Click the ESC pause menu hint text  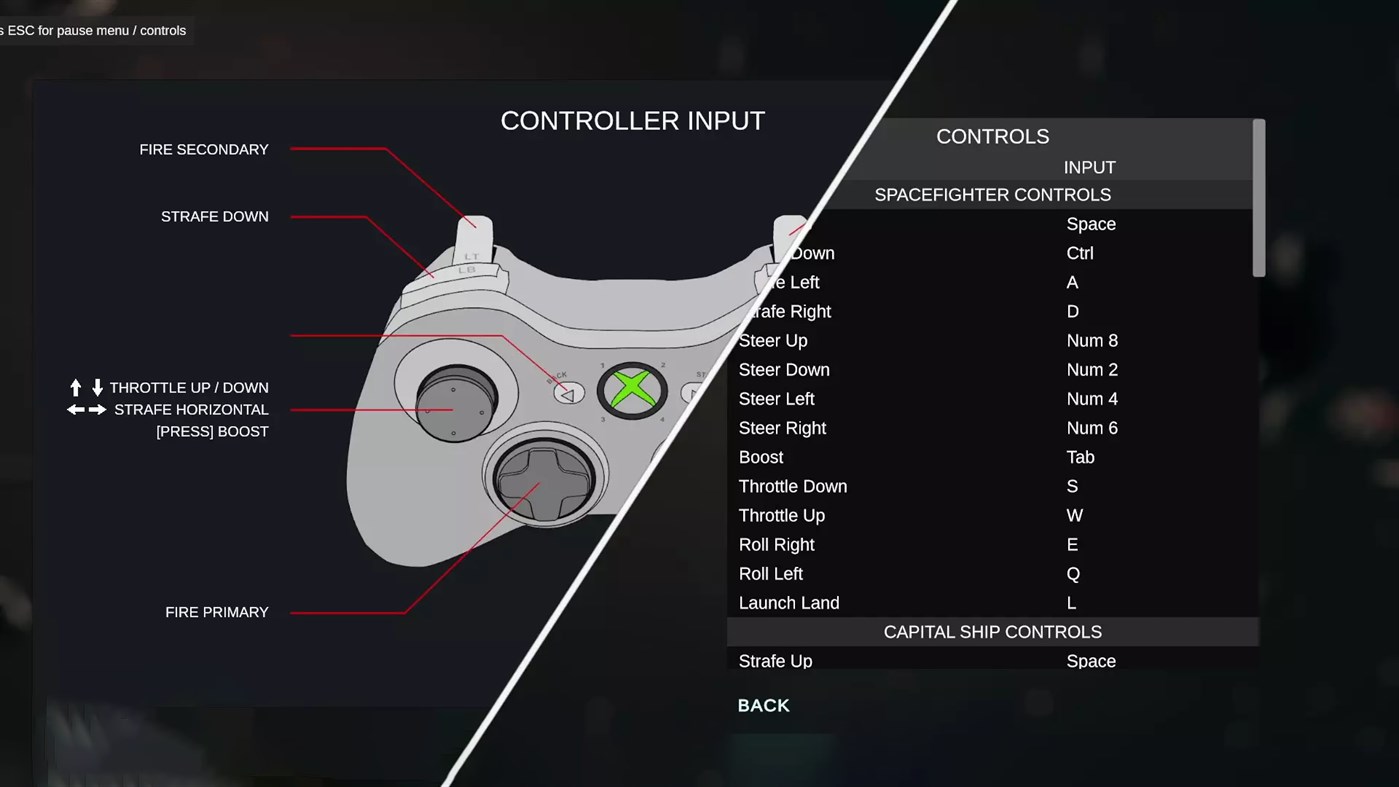[93, 30]
